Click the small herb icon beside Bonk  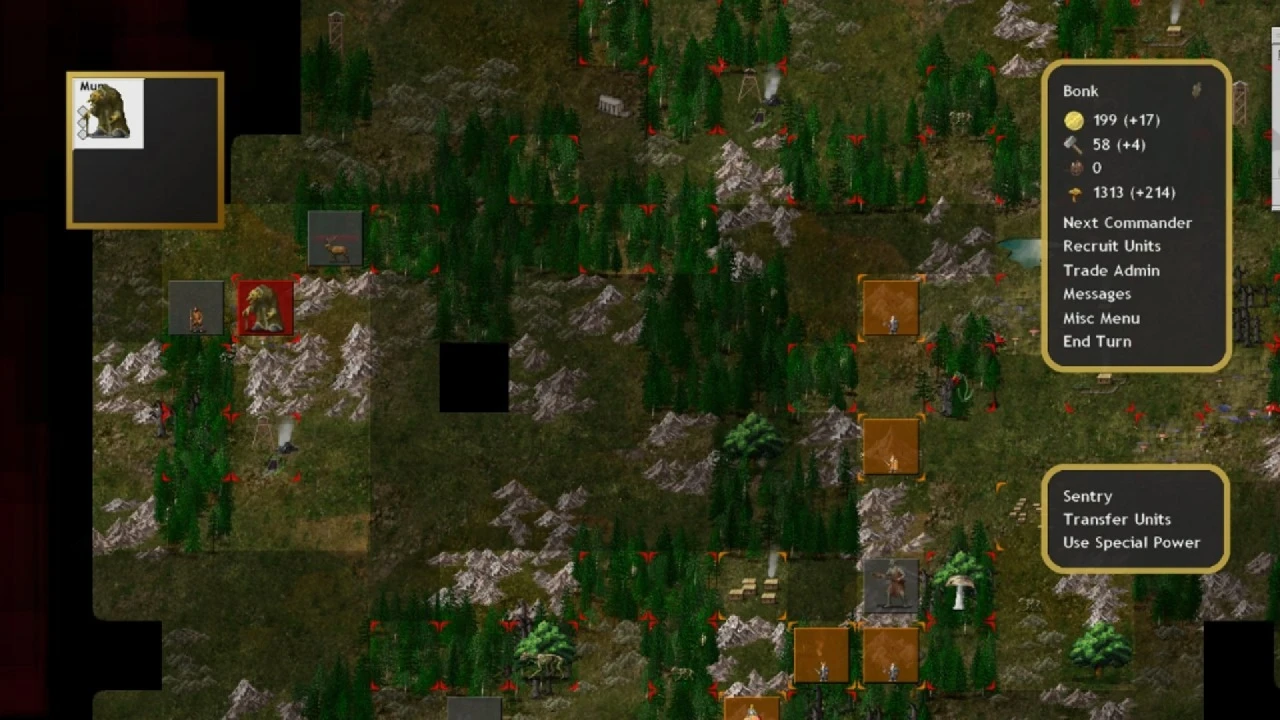1198,88
